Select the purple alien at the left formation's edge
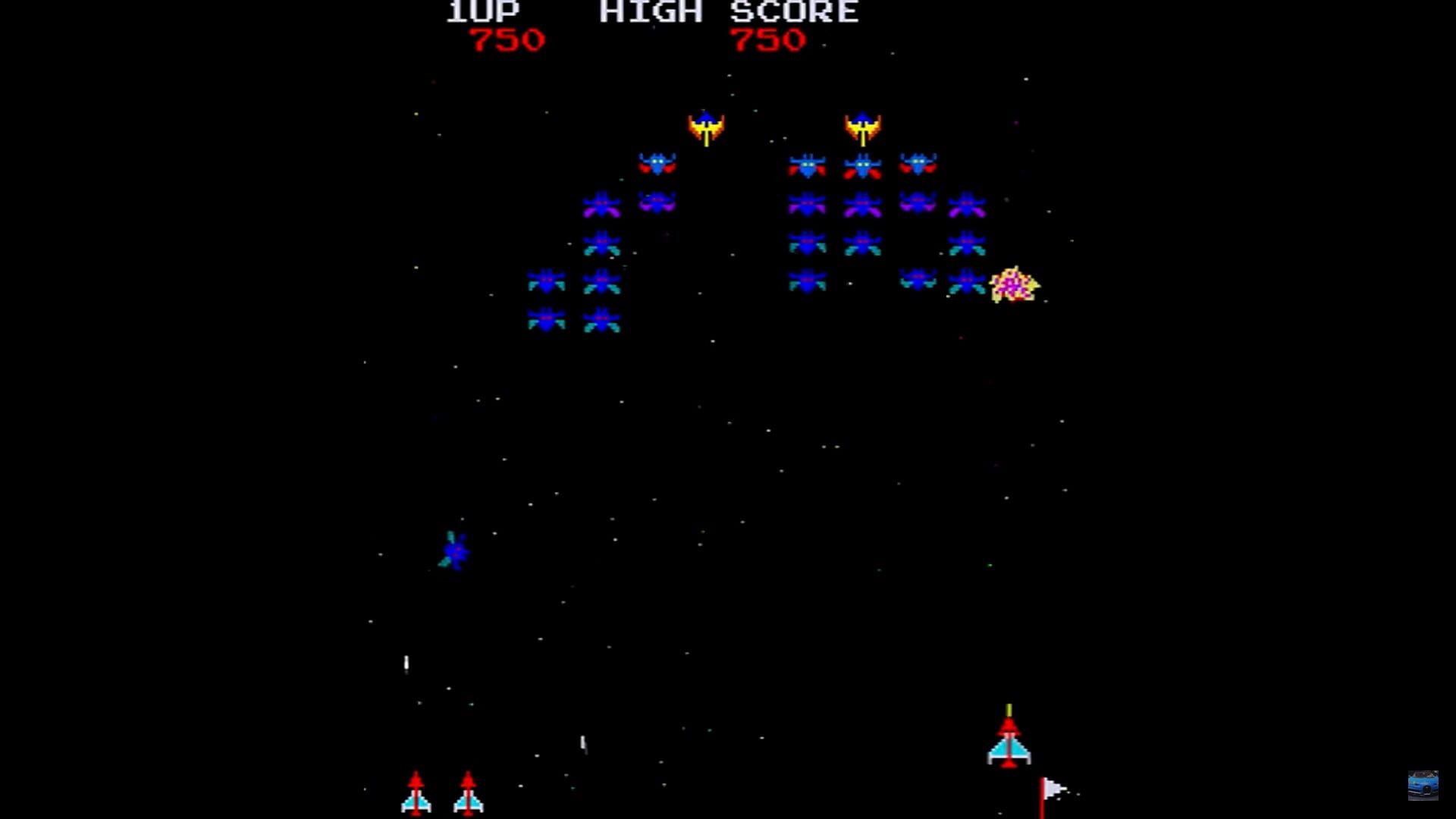1456x819 pixels. click(601, 203)
